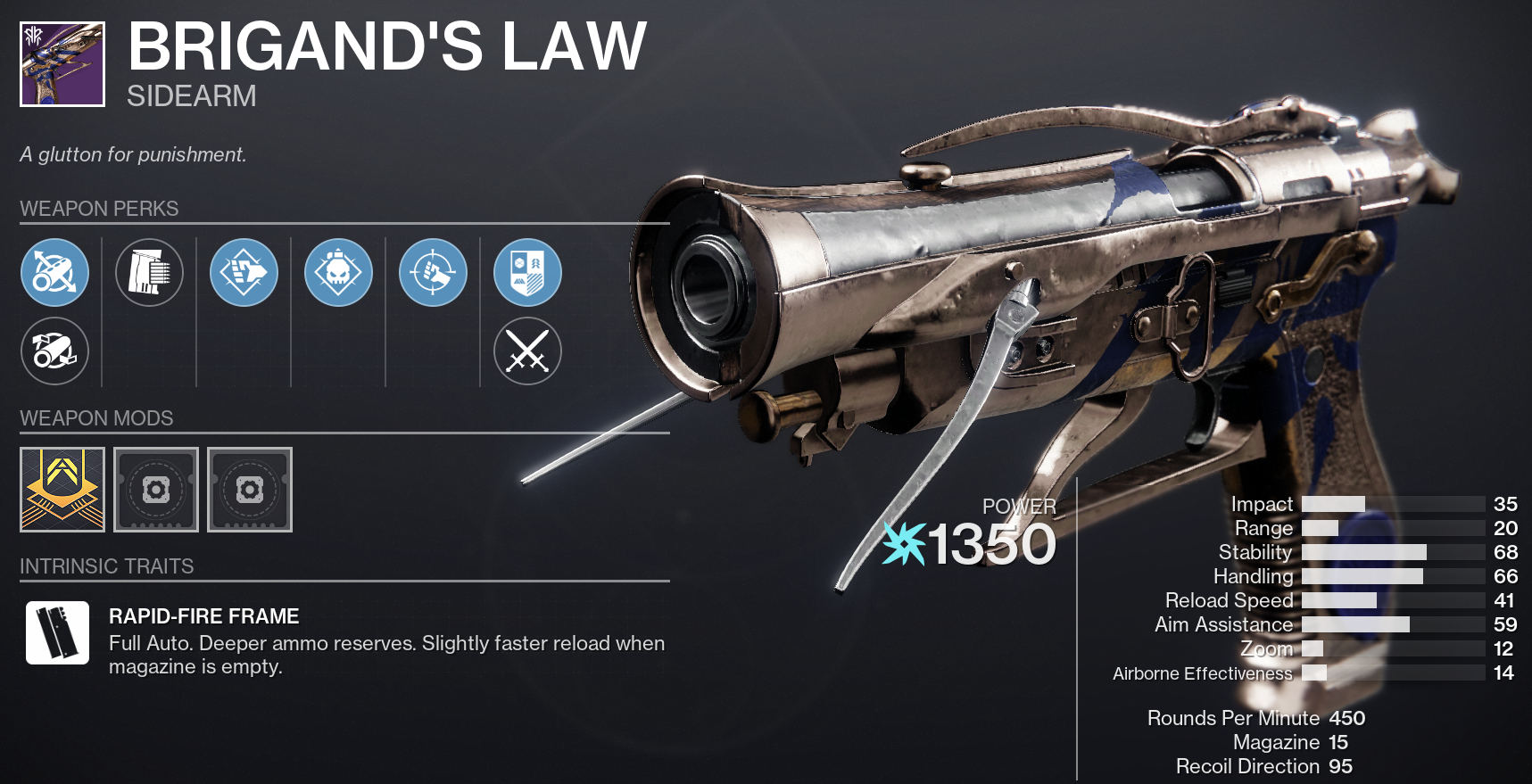
Task: Click the WEAPON PERKS section header
Action: tap(99, 209)
